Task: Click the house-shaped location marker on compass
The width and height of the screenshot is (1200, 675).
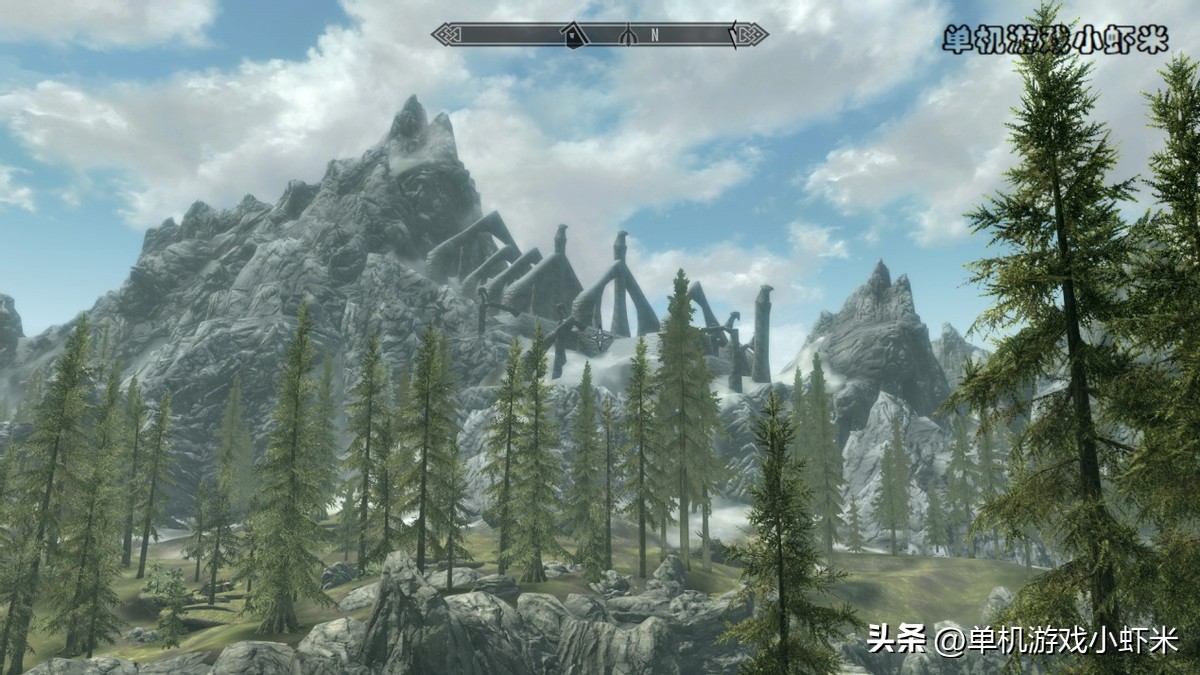Action: pyautogui.click(x=573, y=36)
